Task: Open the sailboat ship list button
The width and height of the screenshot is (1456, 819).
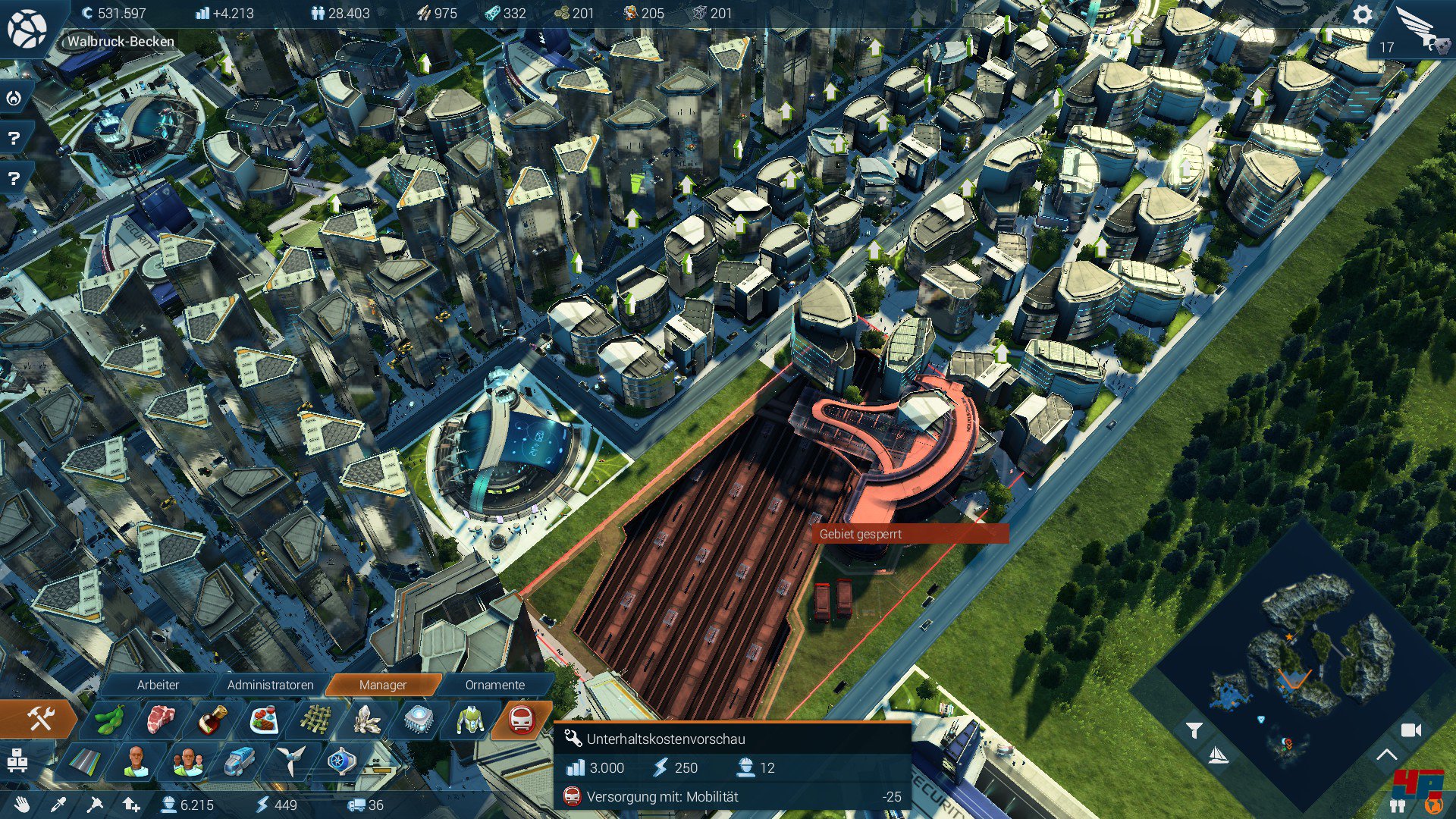Action: point(1217,755)
